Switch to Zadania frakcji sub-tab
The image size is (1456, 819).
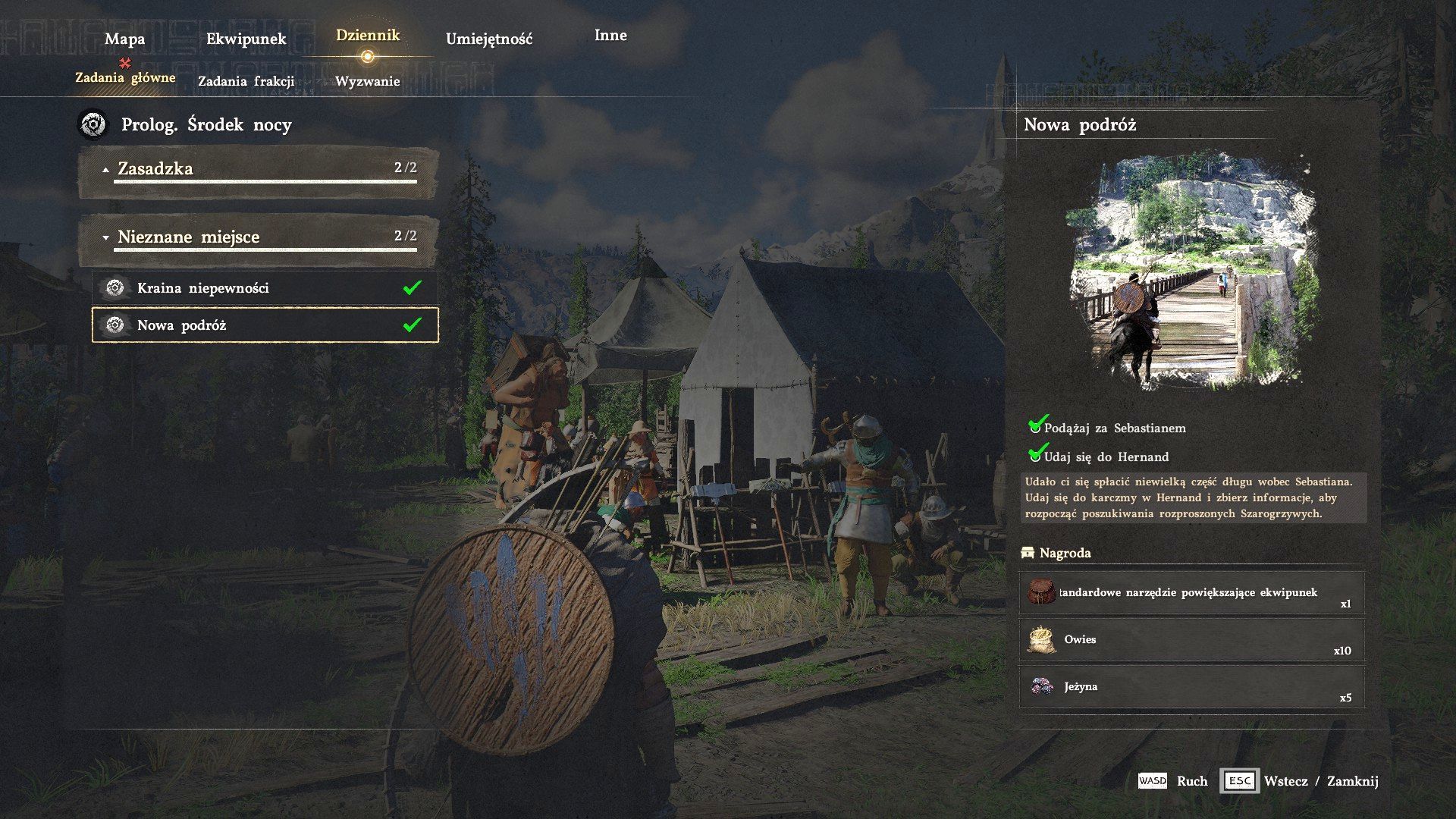pyautogui.click(x=246, y=81)
